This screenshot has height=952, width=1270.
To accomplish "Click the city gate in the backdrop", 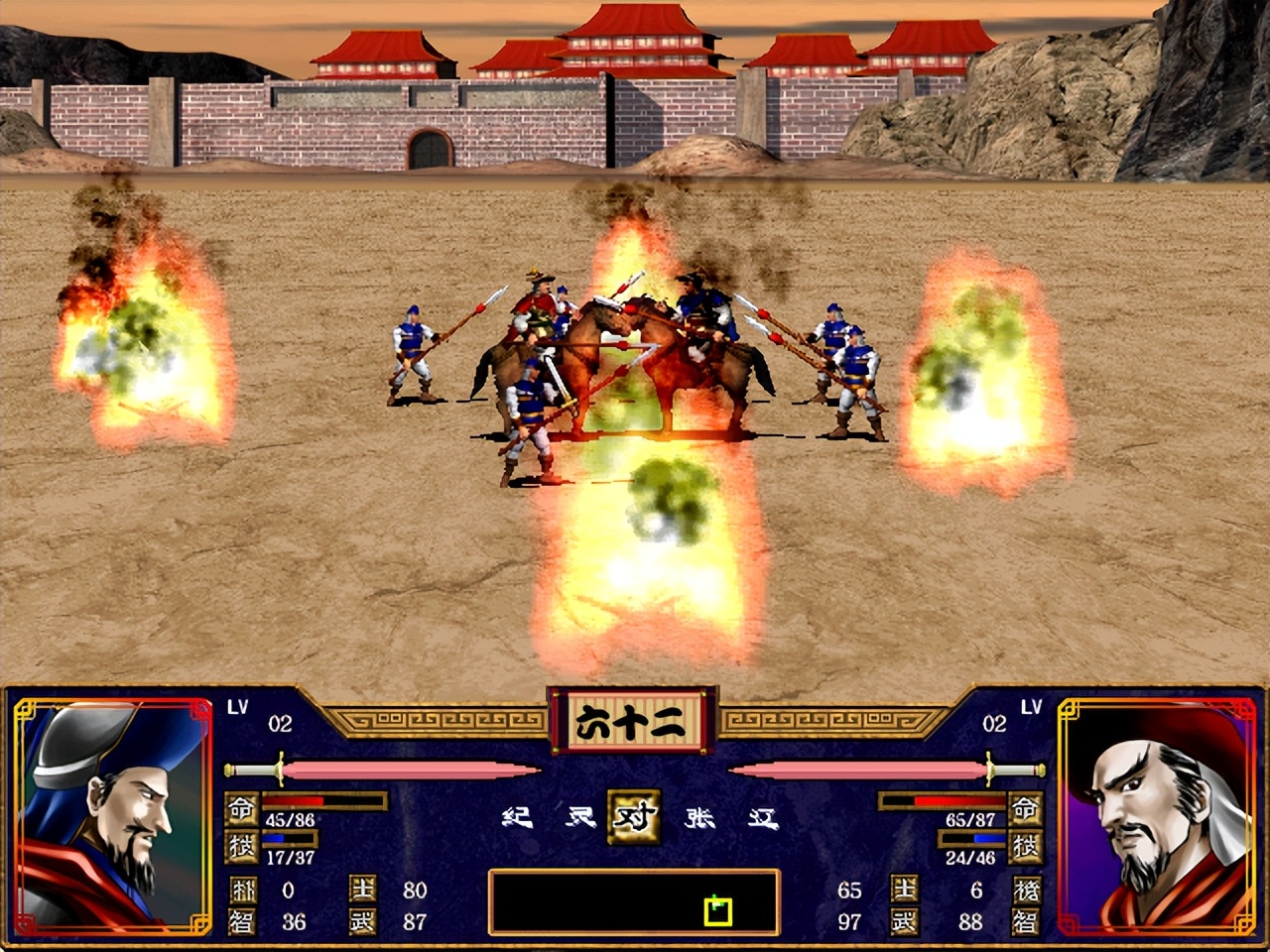I will [x=431, y=149].
